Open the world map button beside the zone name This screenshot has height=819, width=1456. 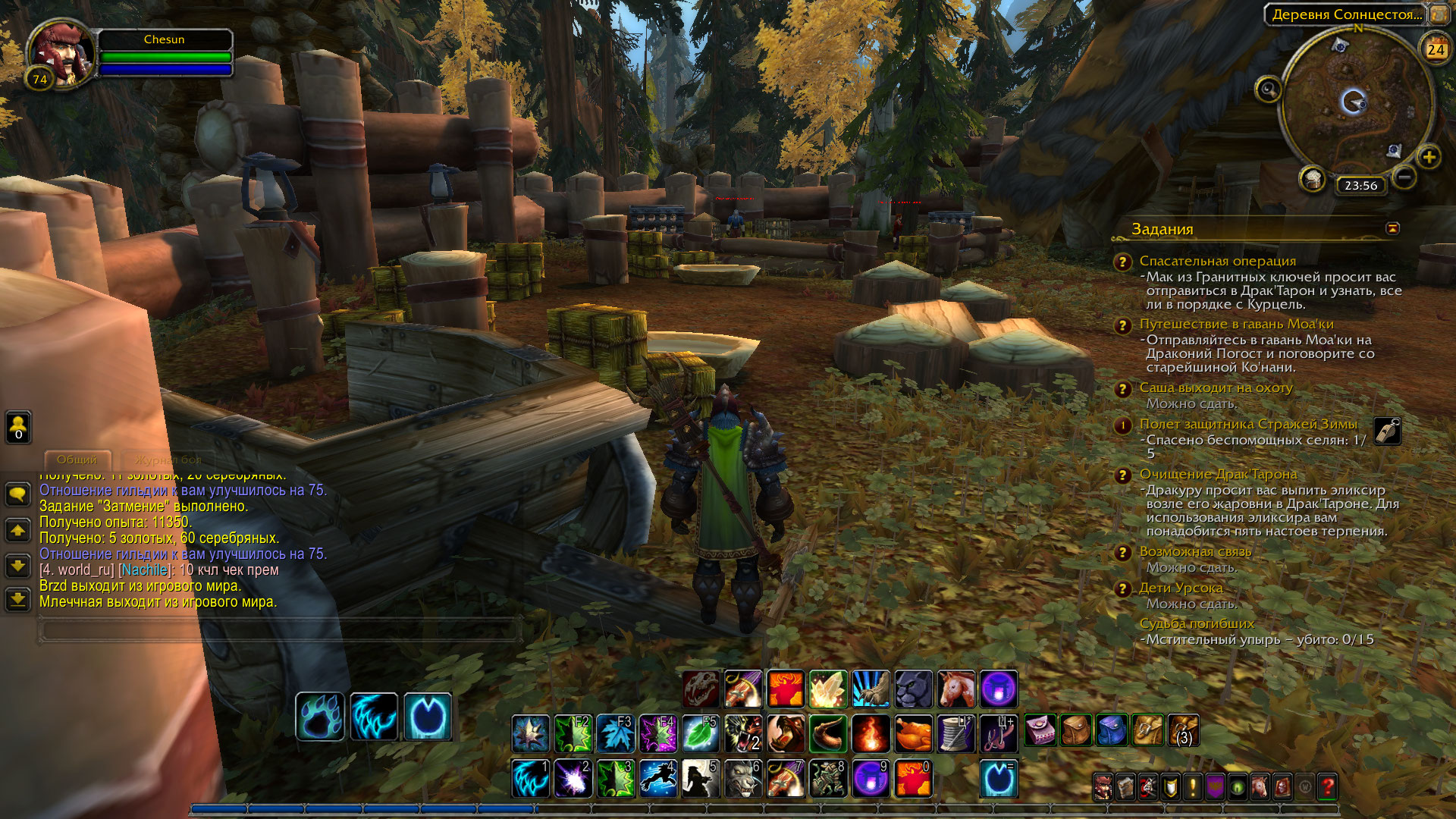pos(1439,14)
